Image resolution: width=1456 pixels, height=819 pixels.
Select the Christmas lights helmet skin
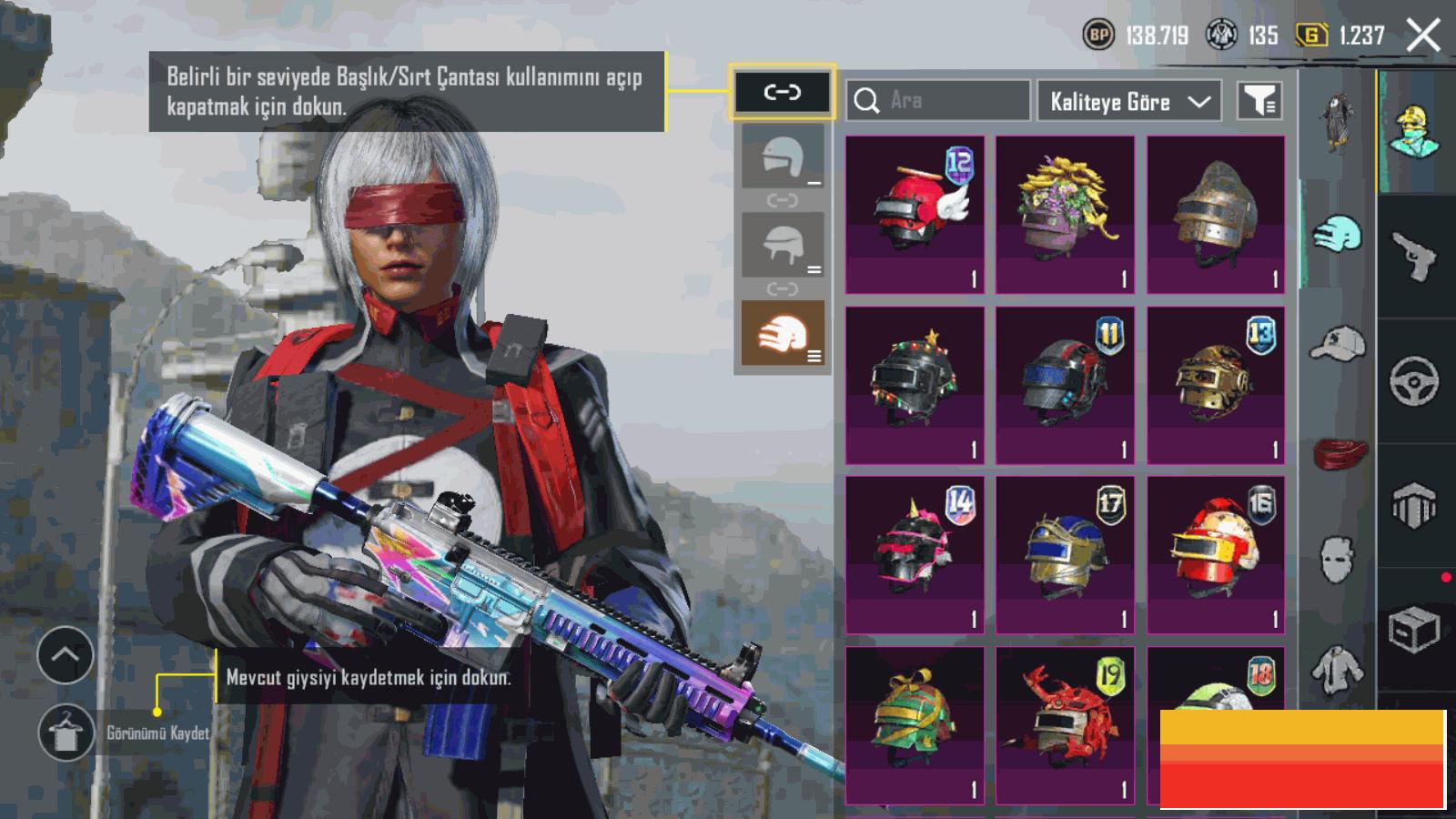915,385
